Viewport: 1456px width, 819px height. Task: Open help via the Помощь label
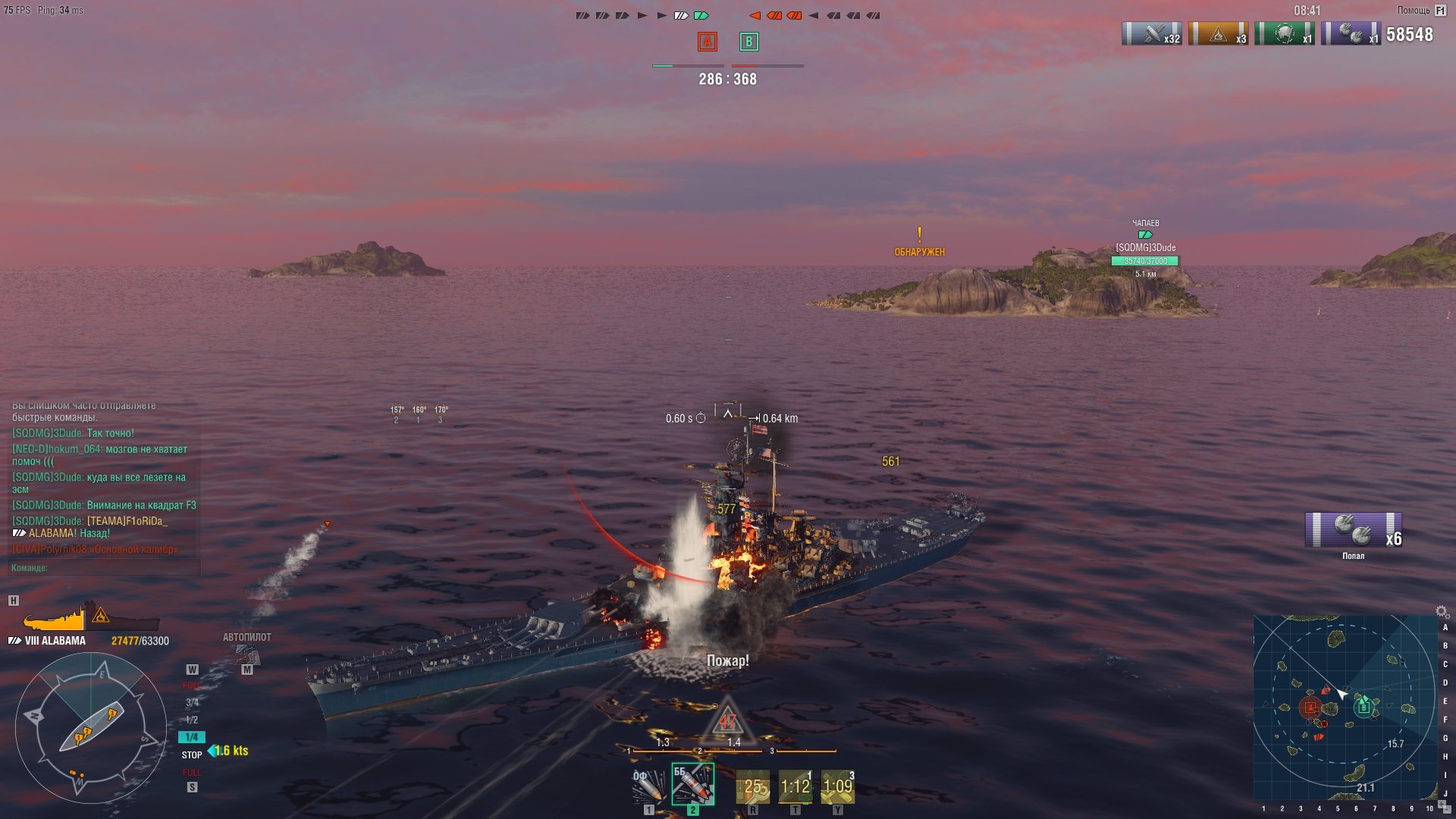click(1414, 11)
